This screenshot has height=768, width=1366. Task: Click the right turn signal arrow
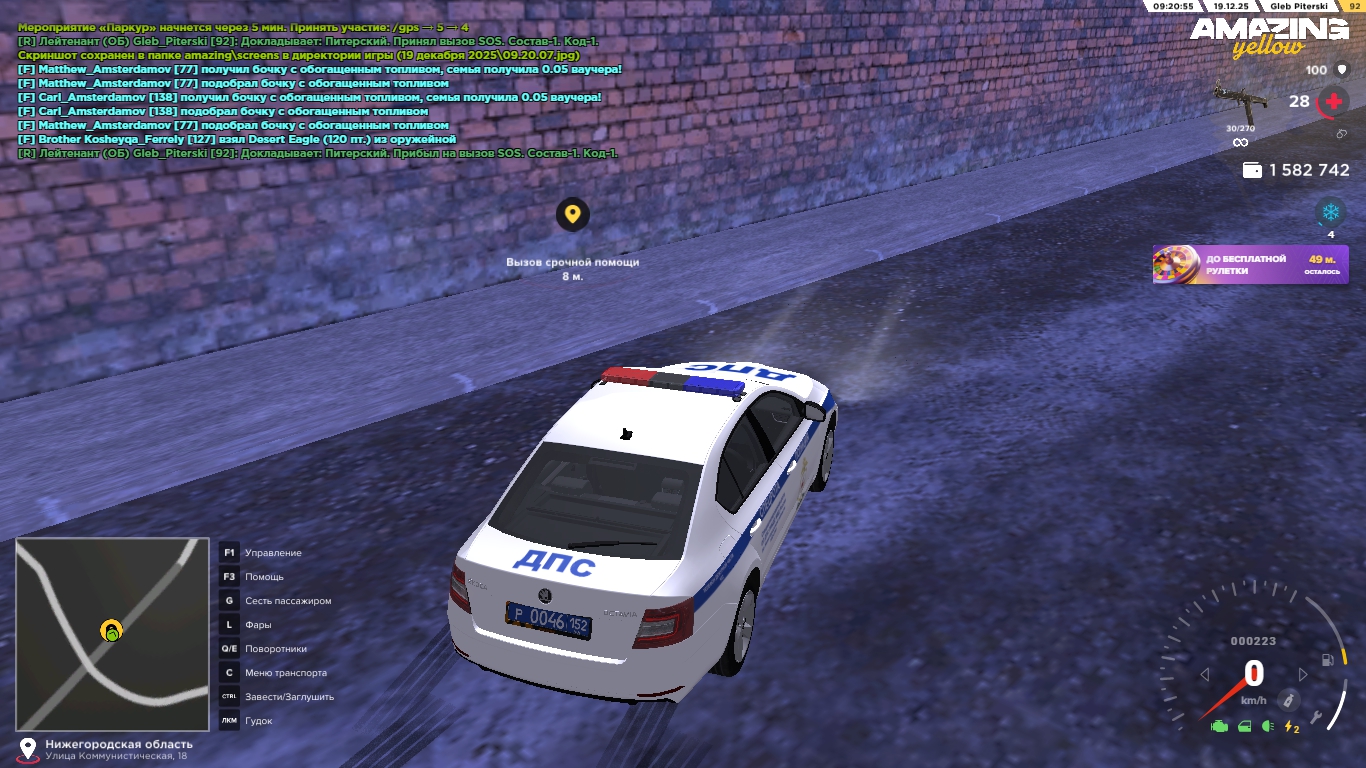pyautogui.click(x=1302, y=675)
